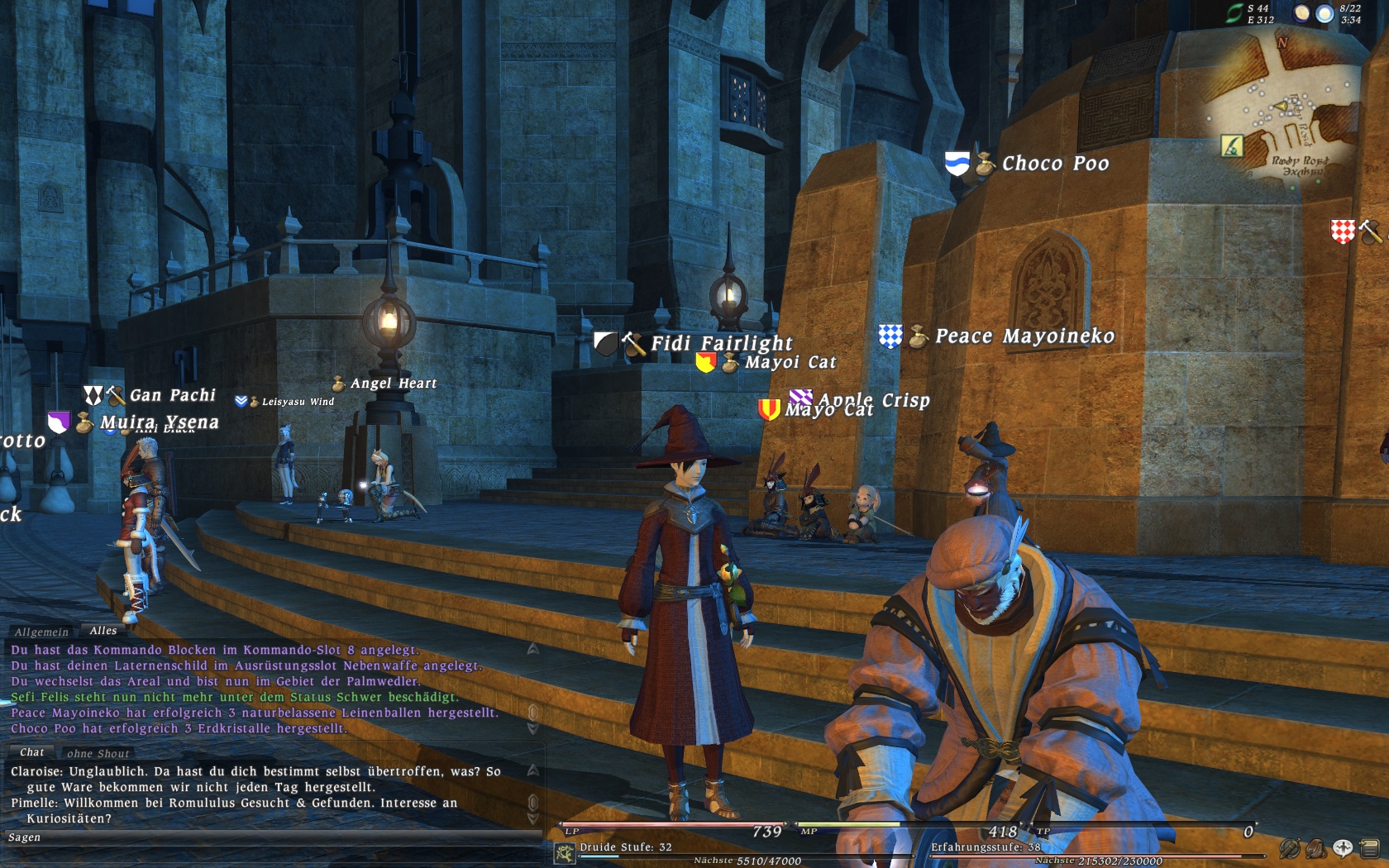The image size is (1389, 868).
Task: Click the Sagen chat input field
Action: 273,837
